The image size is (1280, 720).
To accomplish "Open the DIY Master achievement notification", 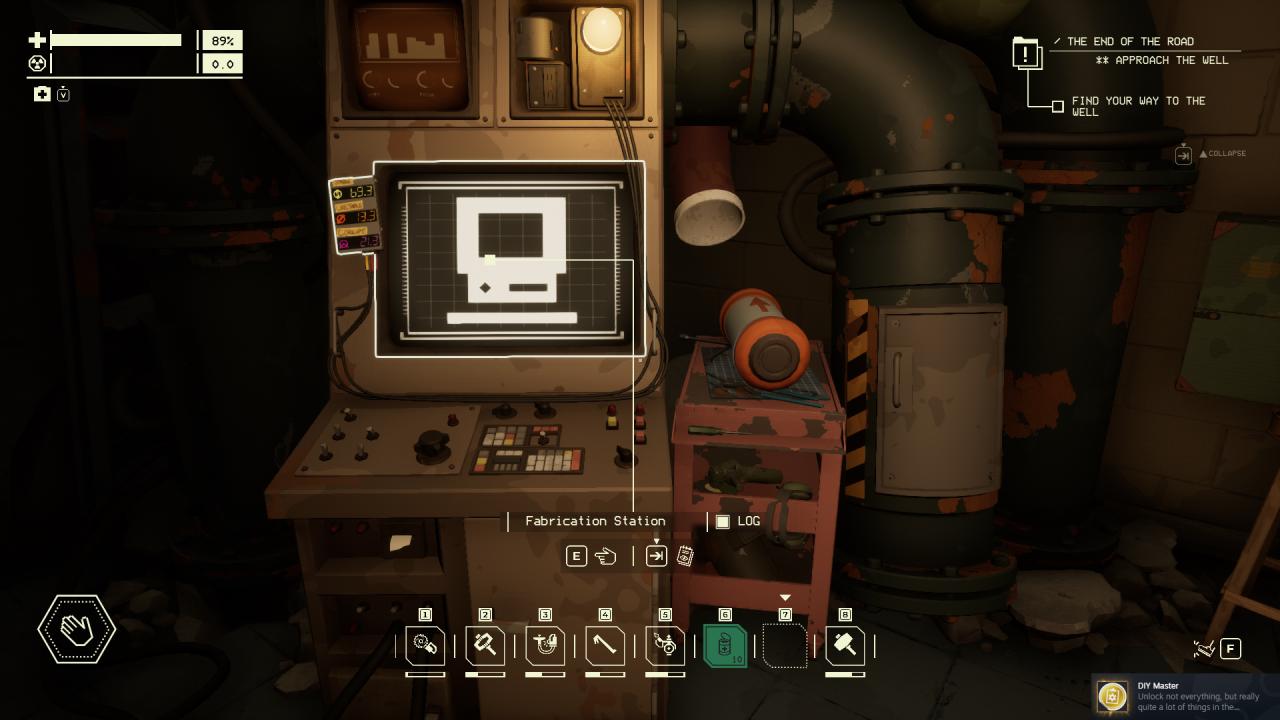I will point(1185,695).
